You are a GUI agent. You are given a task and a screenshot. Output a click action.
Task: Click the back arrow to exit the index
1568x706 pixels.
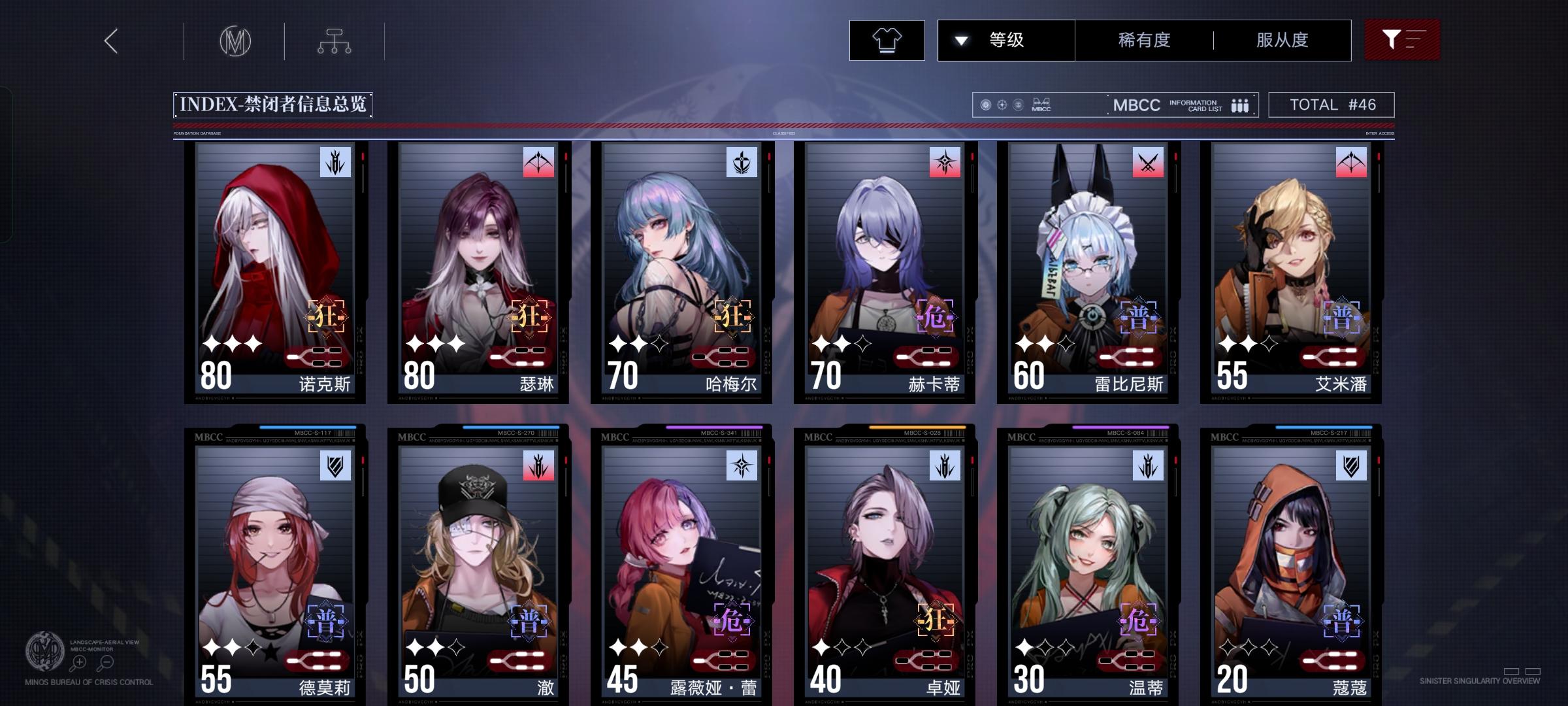click(x=110, y=41)
